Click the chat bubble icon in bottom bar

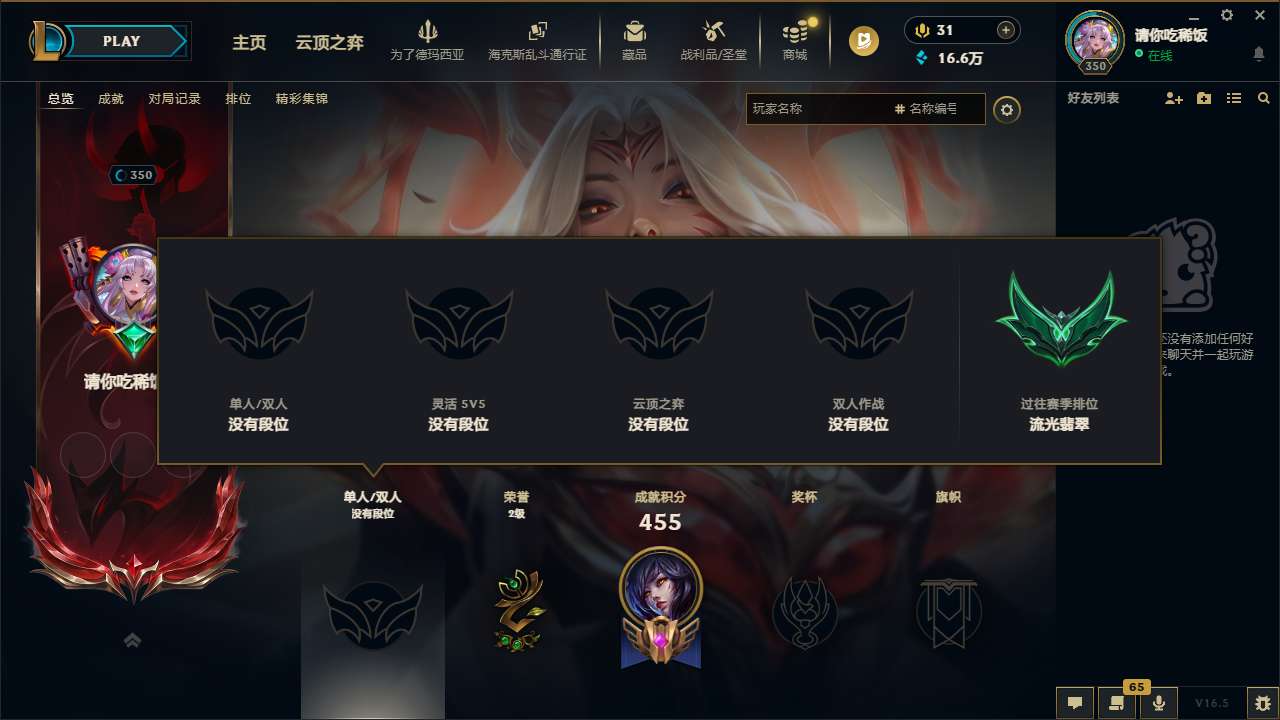pyautogui.click(x=1074, y=703)
